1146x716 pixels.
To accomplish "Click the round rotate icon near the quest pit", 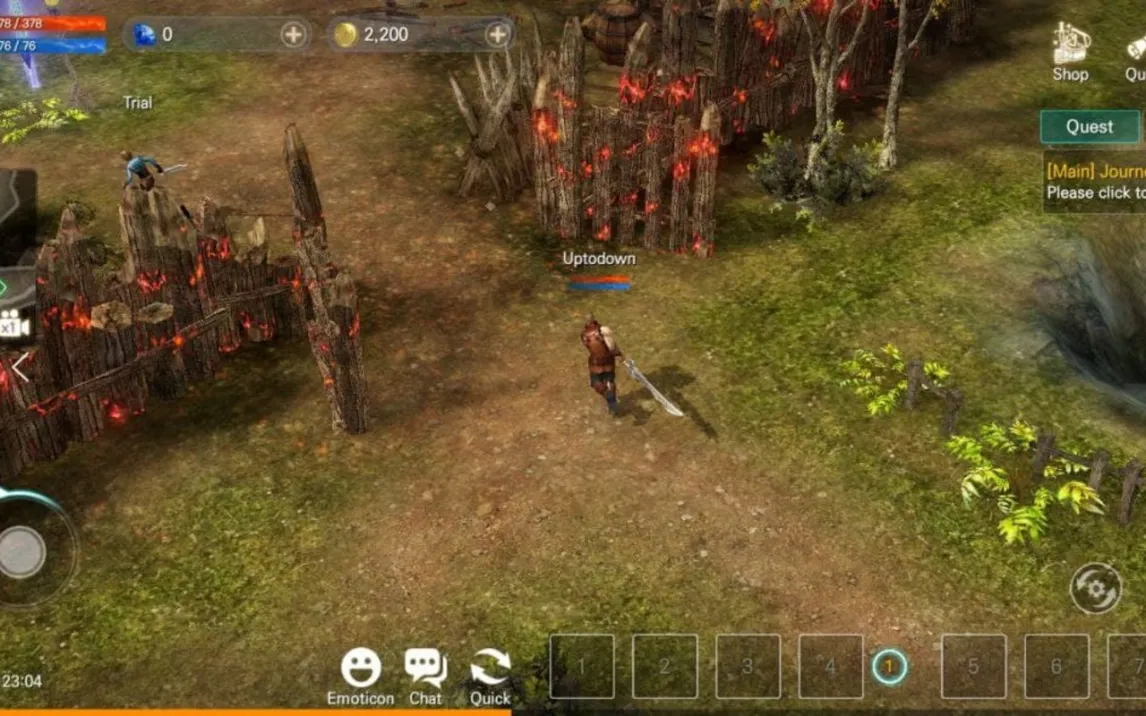I will point(1095,588).
